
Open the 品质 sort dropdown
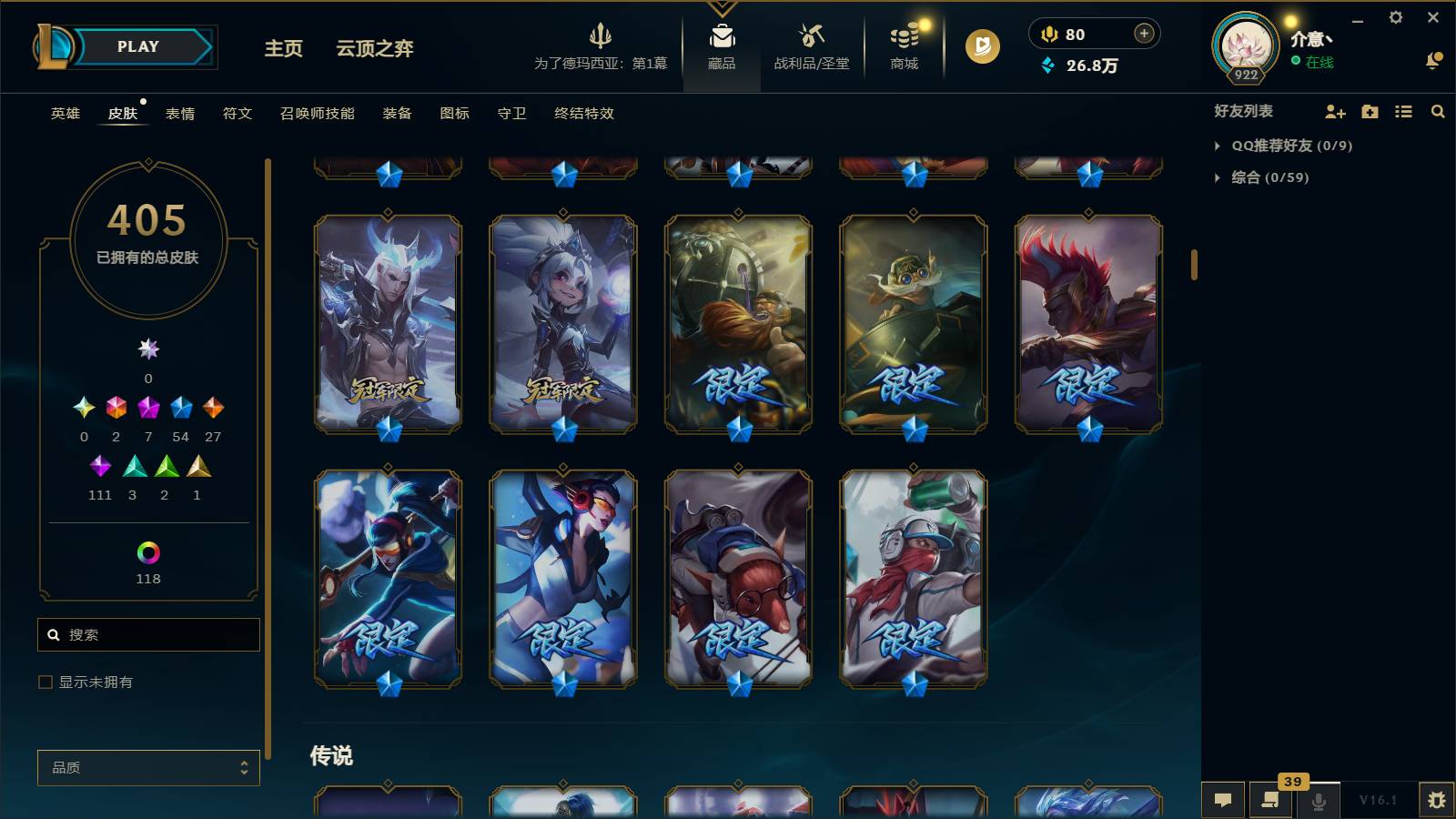click(x=148, y=767)
